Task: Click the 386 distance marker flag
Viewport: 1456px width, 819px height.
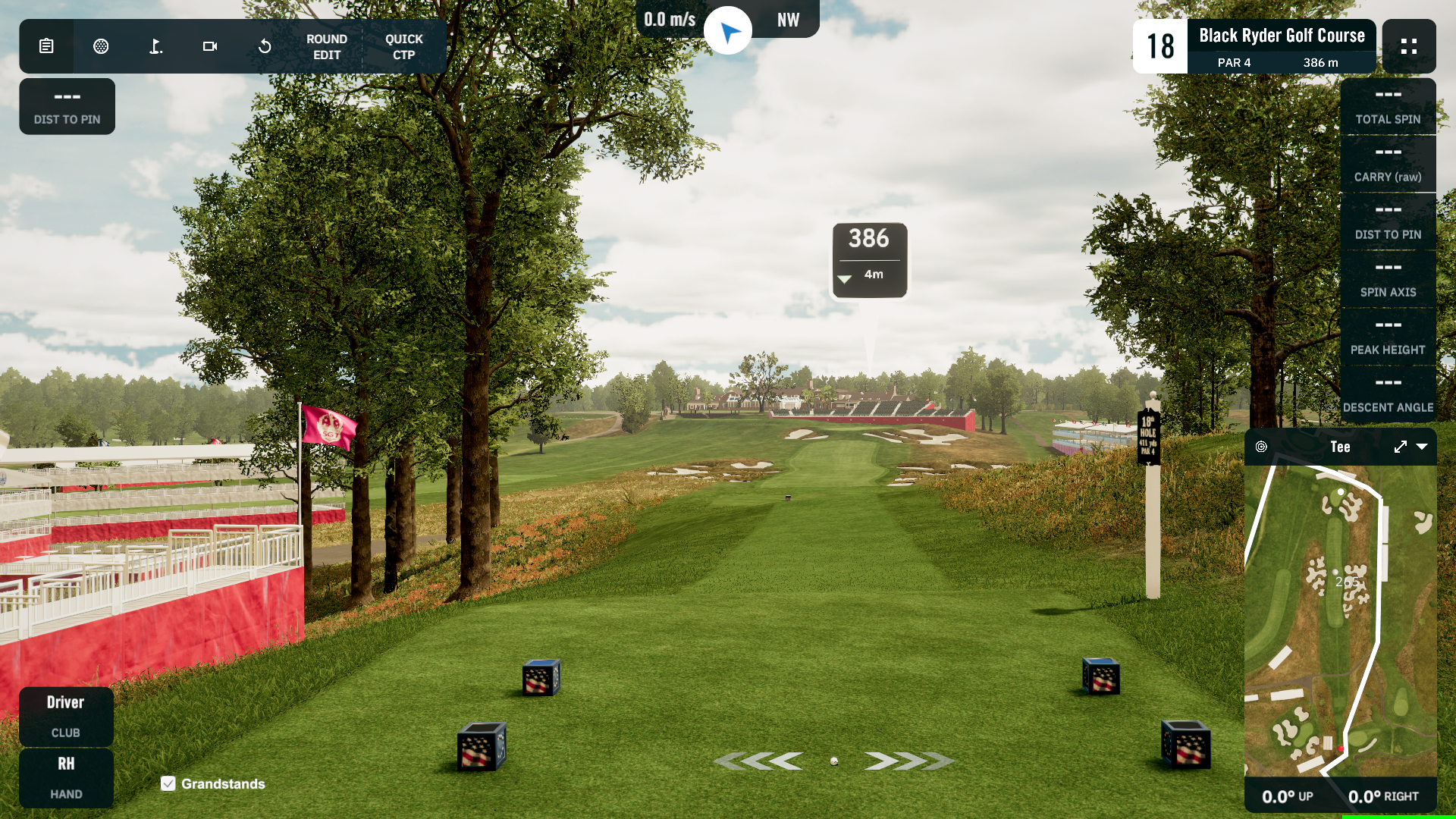Action: click(869, 259)
